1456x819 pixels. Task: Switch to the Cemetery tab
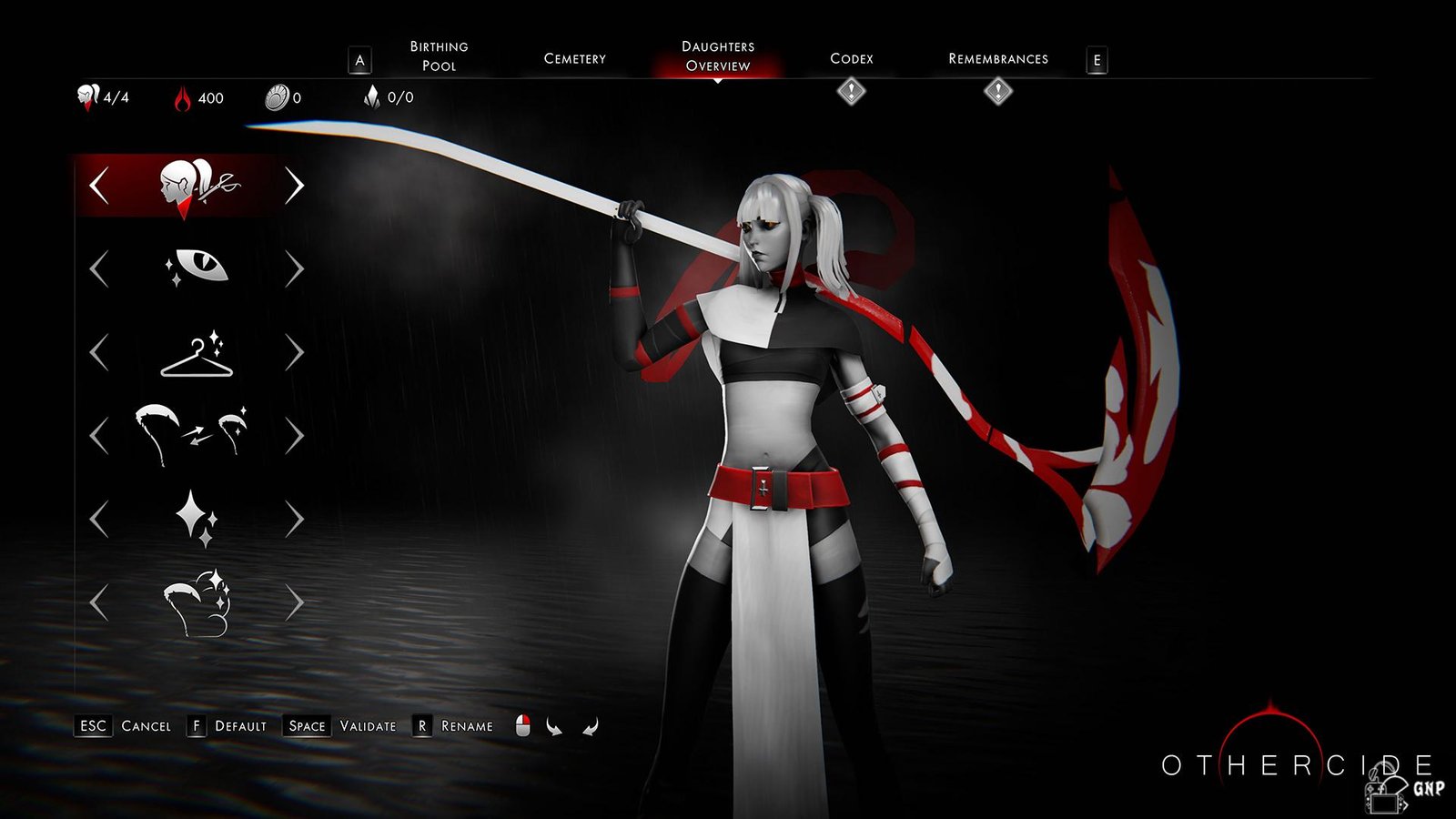point(574,58)
